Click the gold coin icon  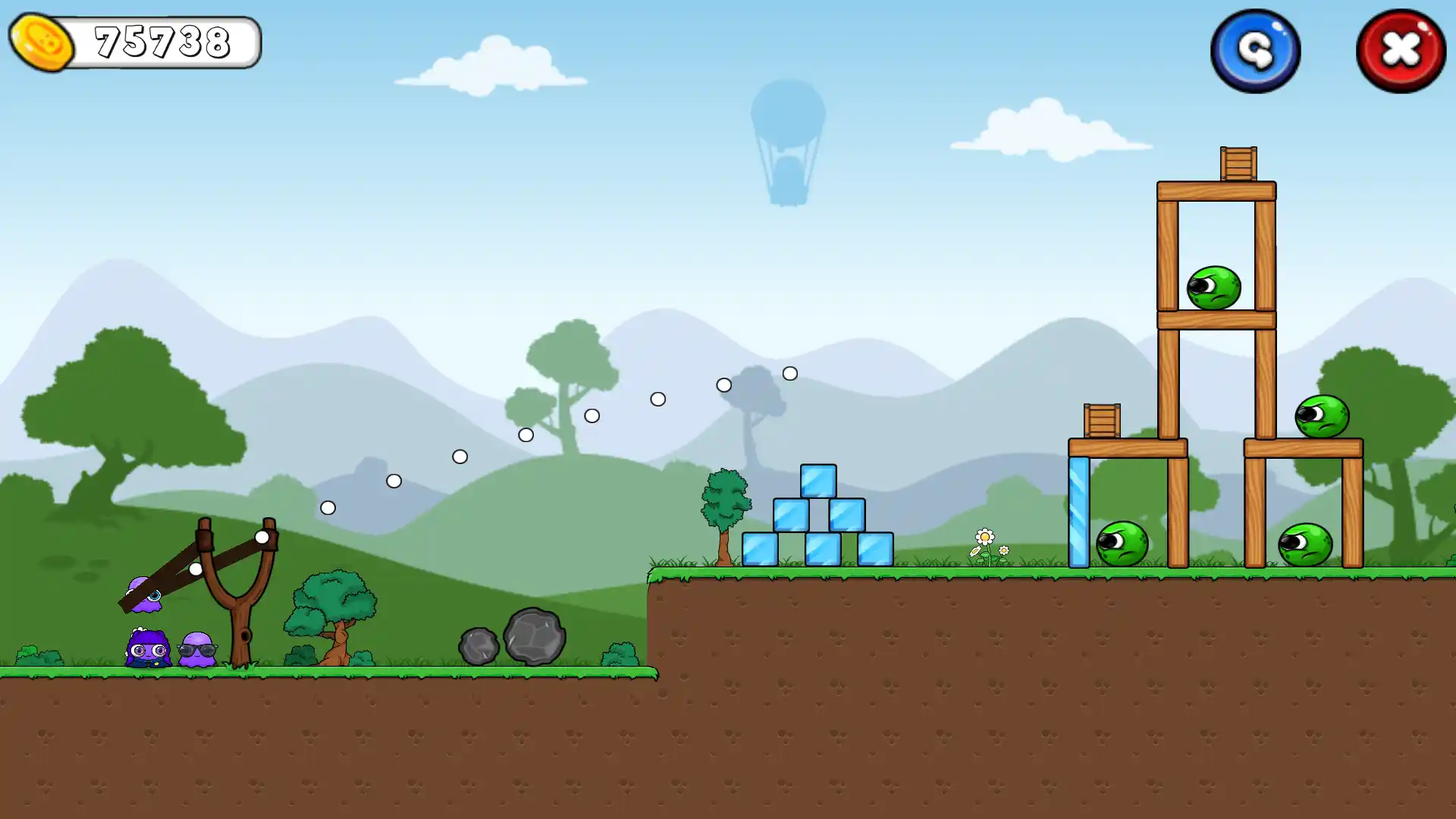(42, 42)
